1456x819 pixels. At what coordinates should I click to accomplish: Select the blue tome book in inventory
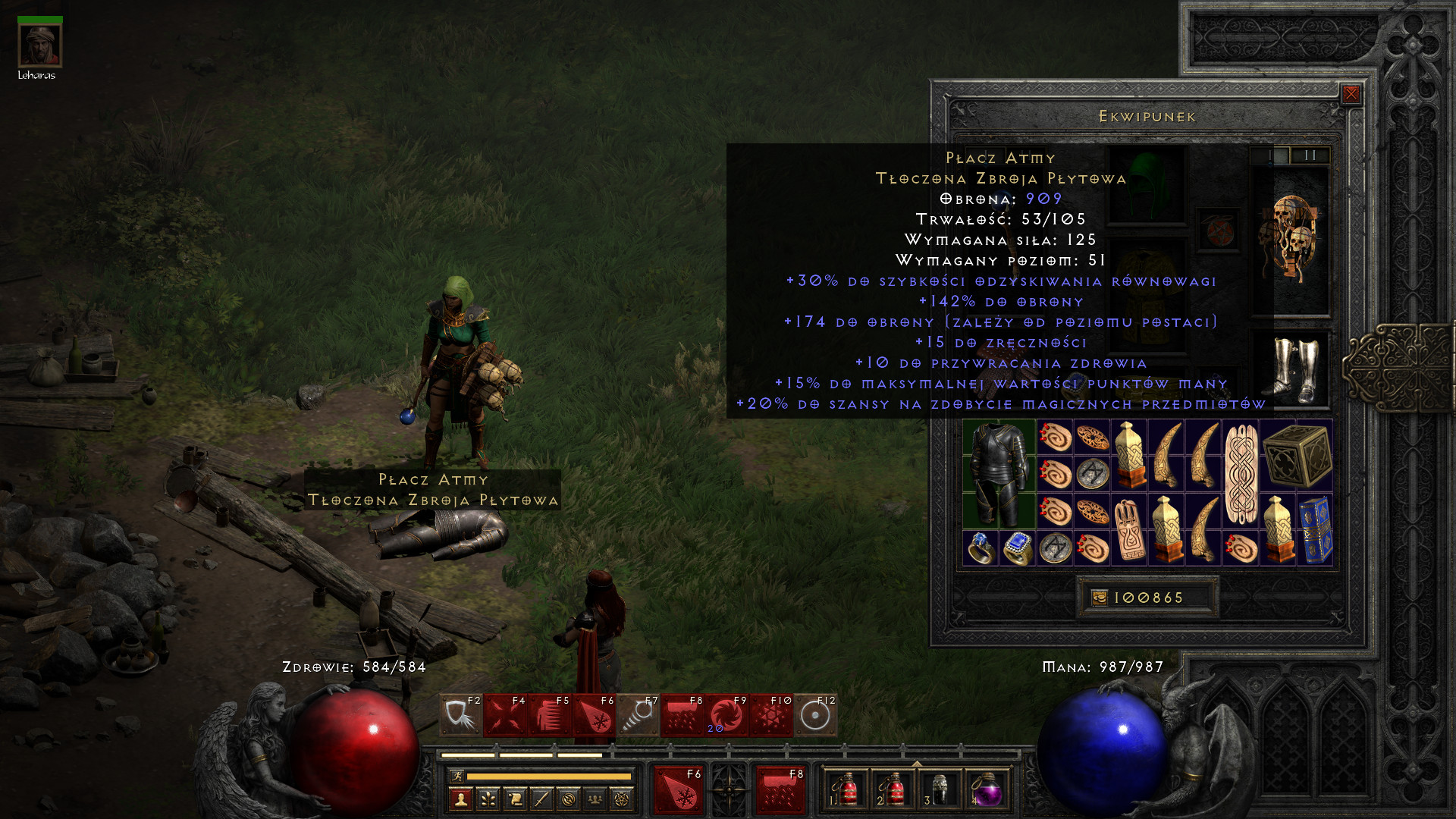[1315, 530]
